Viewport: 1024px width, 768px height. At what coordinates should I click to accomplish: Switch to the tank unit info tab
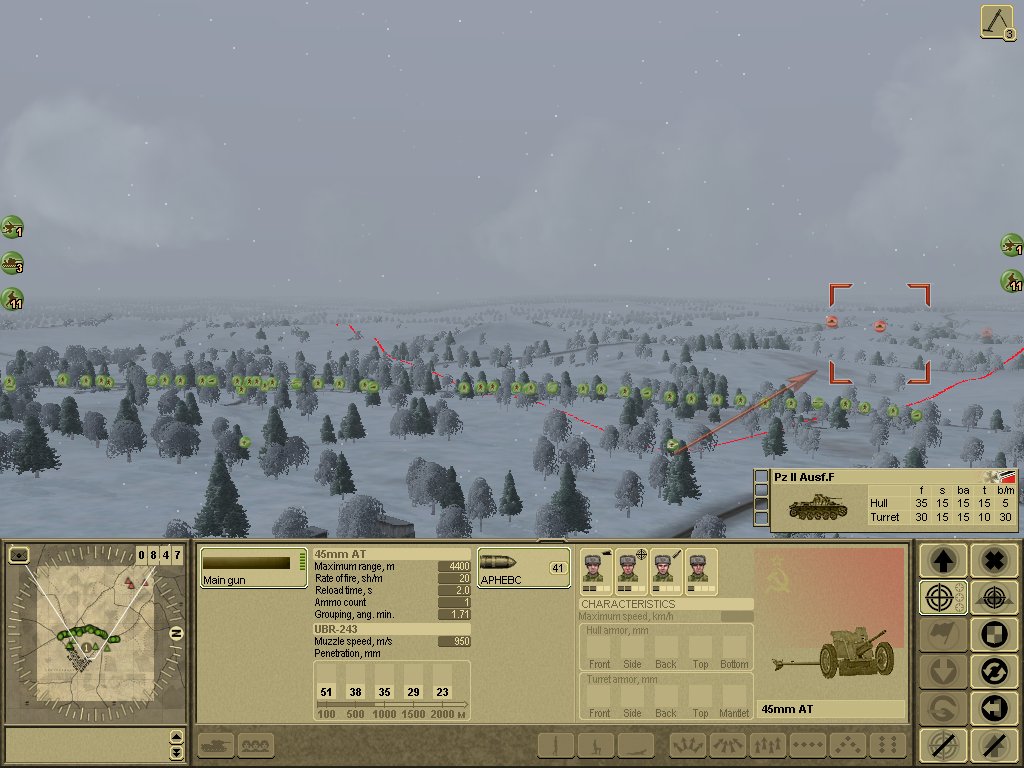pyautogui.click(x=216, y=745)
